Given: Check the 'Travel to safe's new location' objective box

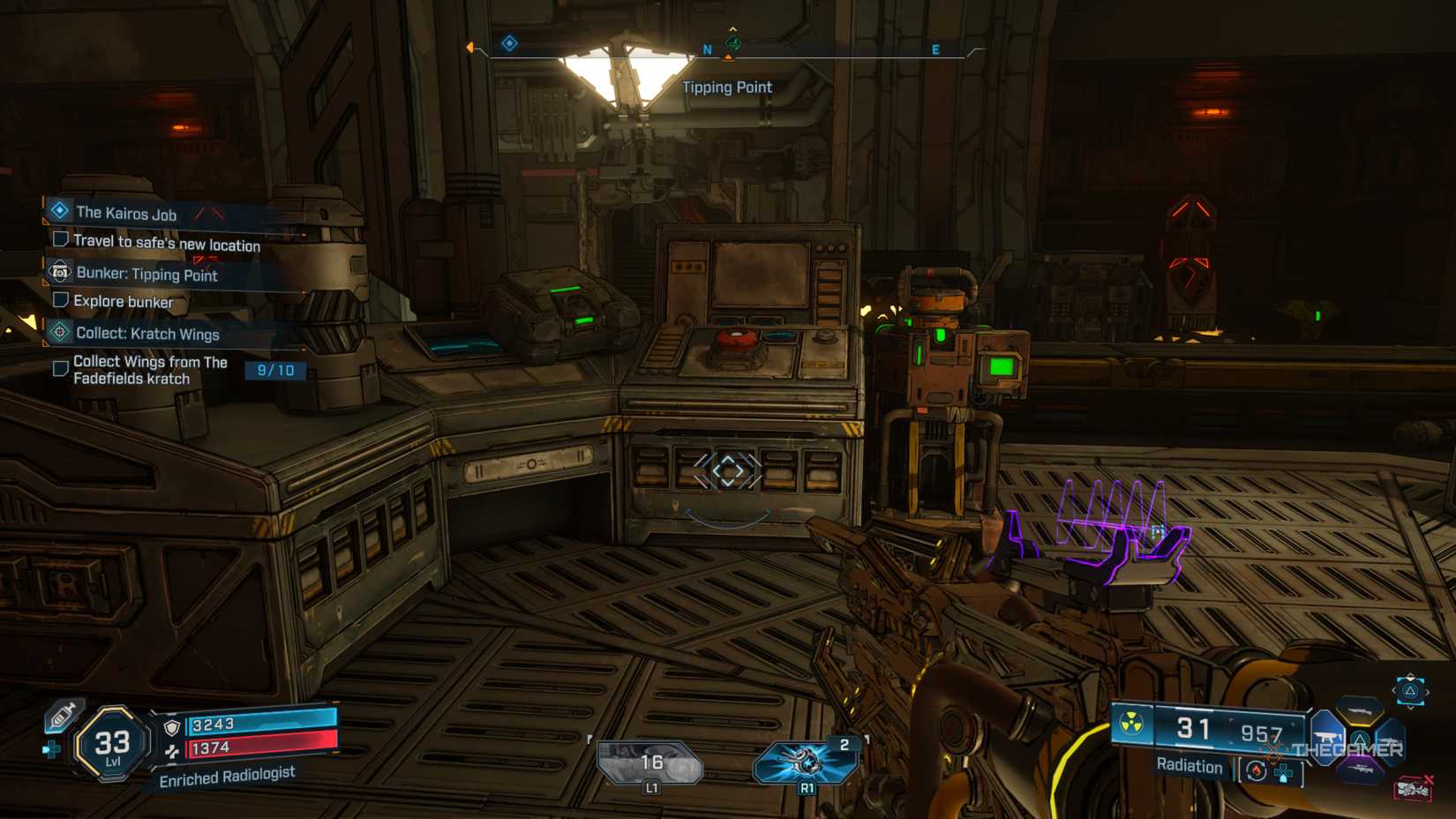Looking at the screenshot, I should [x=62, y=241].
